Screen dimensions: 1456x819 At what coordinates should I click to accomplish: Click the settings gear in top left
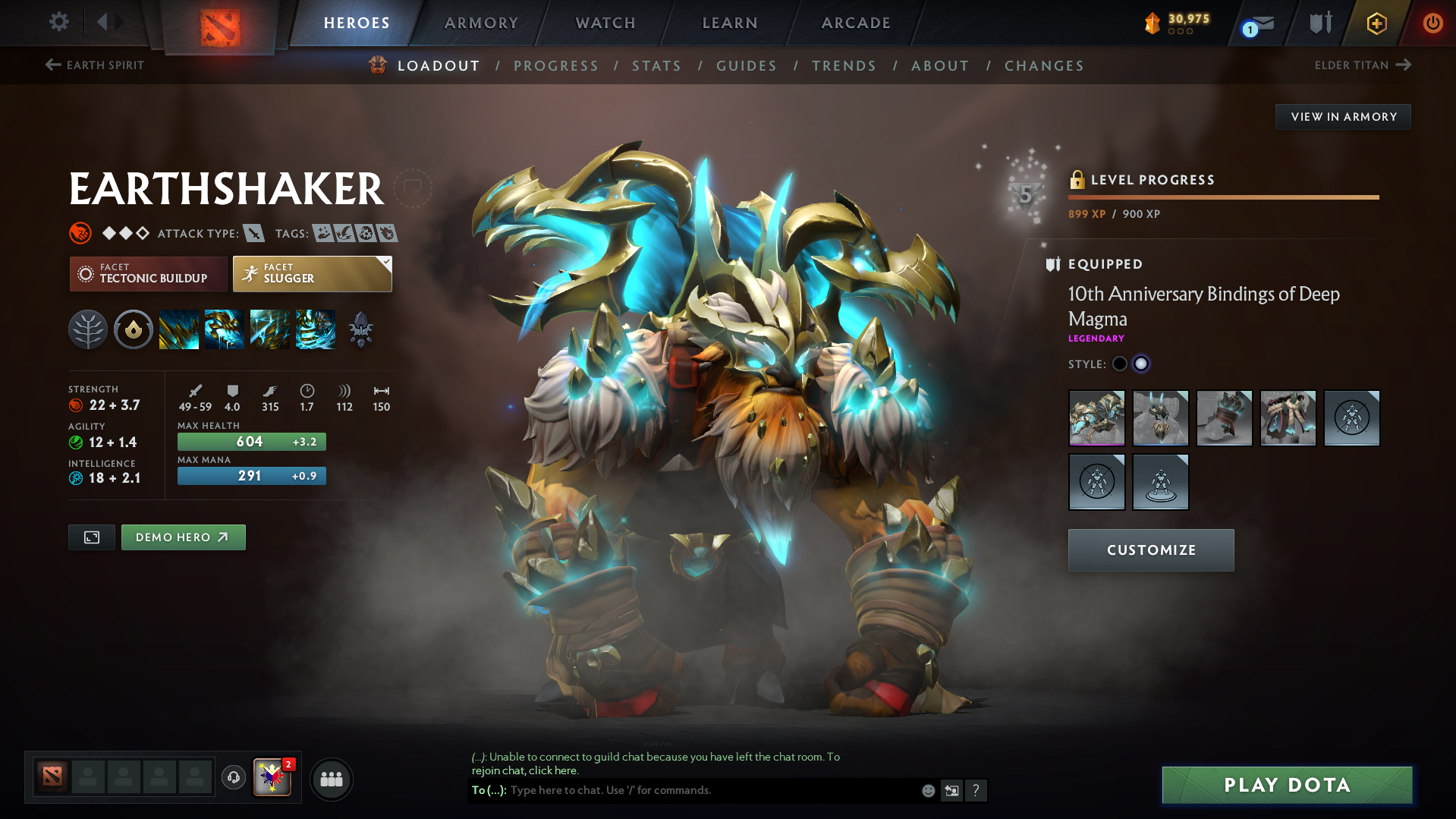click(58, 22)
